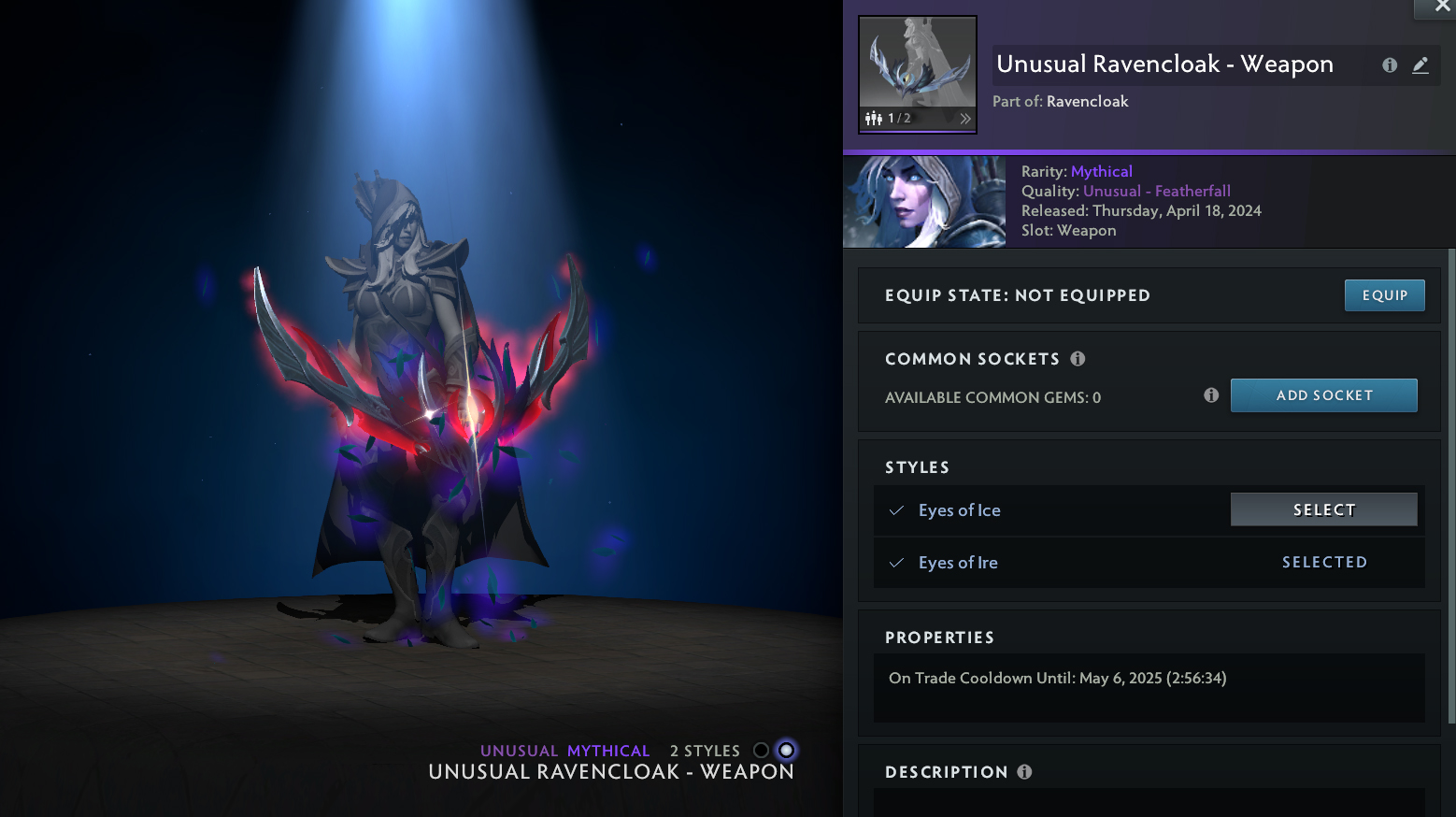Viewport: 1456px width, 817px height.
Task: Open the Ravencloak set link
Action: 1087,102
